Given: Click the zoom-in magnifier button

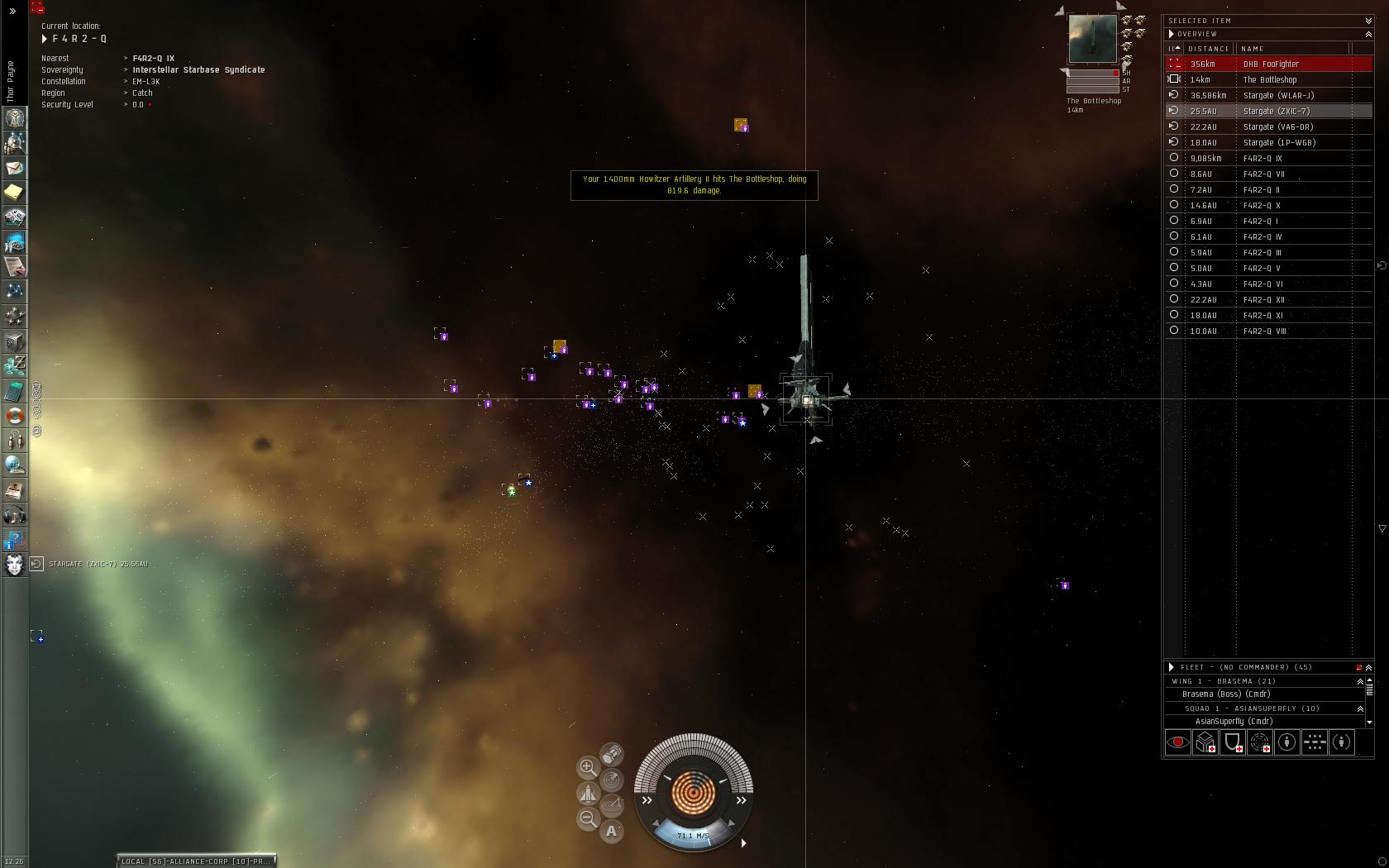Looking at the screenshot, I should point(588,767).
